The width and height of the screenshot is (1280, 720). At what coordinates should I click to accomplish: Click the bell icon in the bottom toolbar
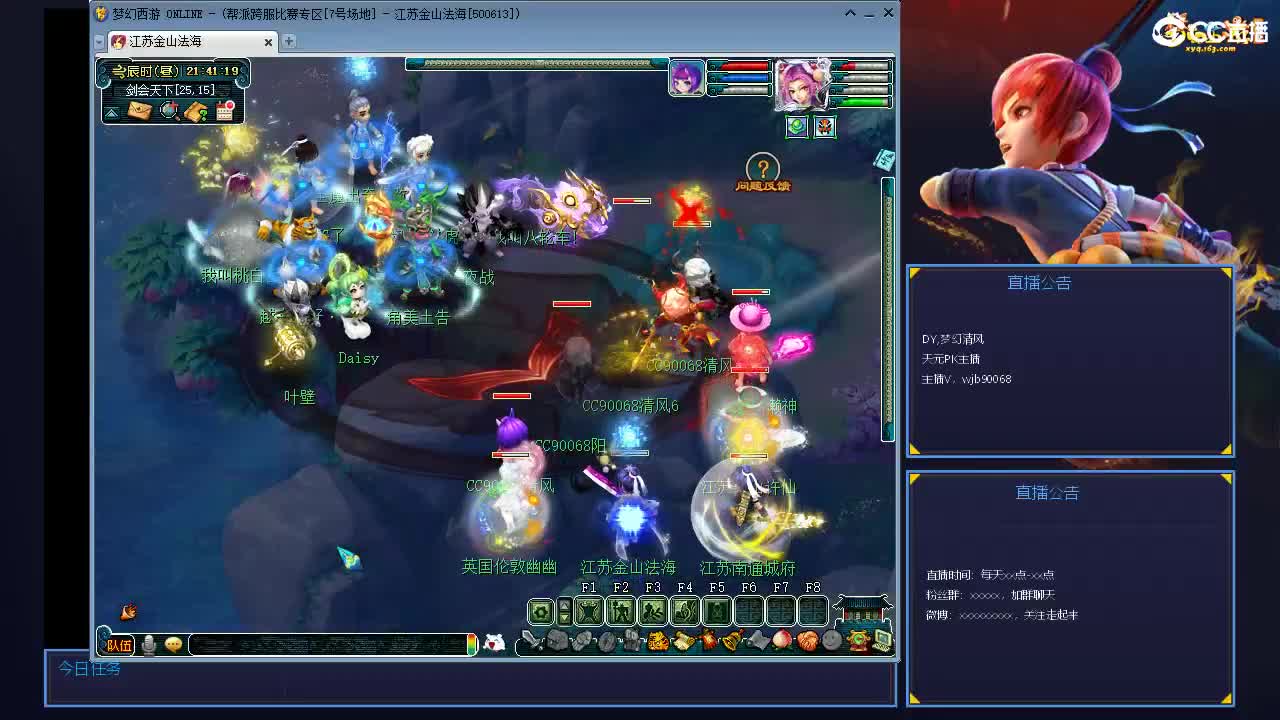[x=730, y=640]
